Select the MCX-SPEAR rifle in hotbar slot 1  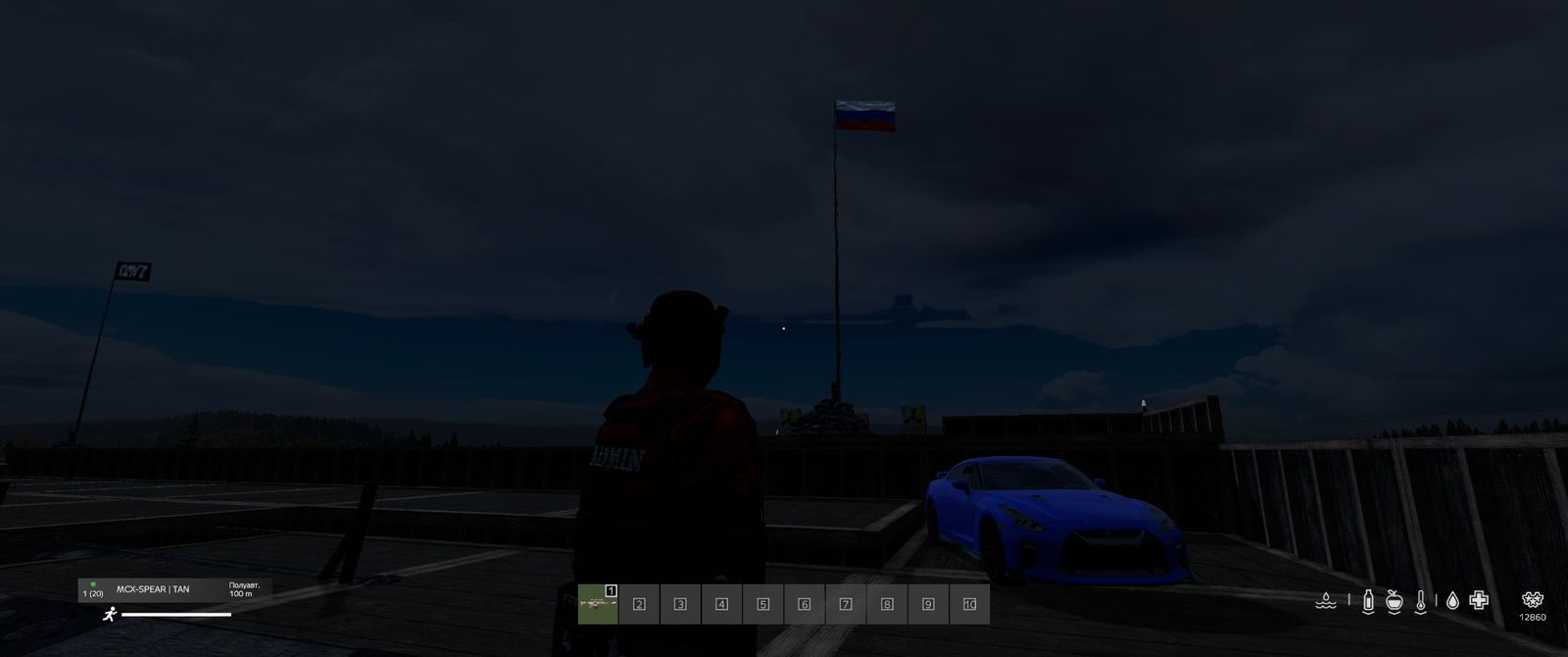598,604
